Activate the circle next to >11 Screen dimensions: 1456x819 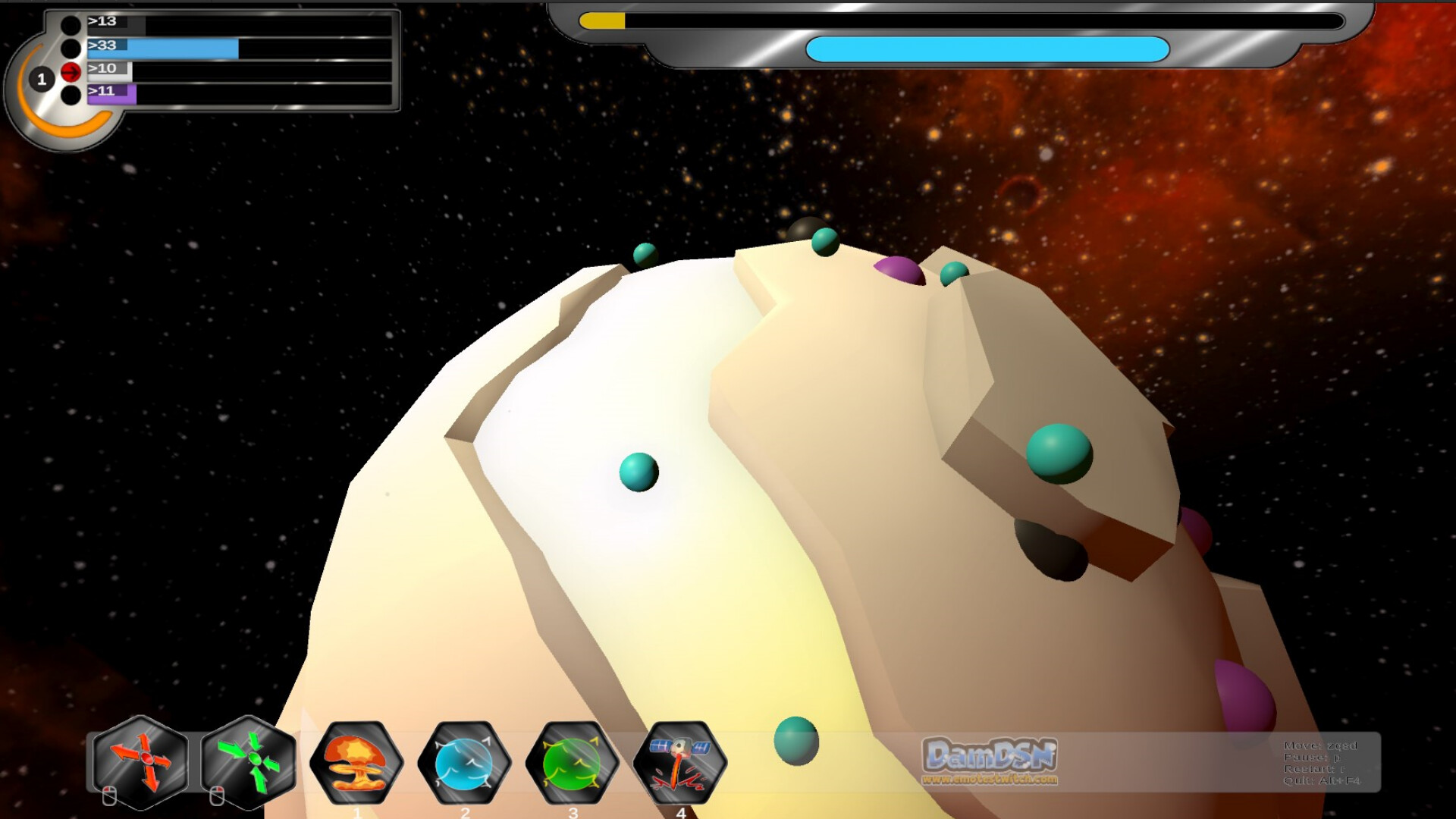pyautogui.click(x=71, y=96)
